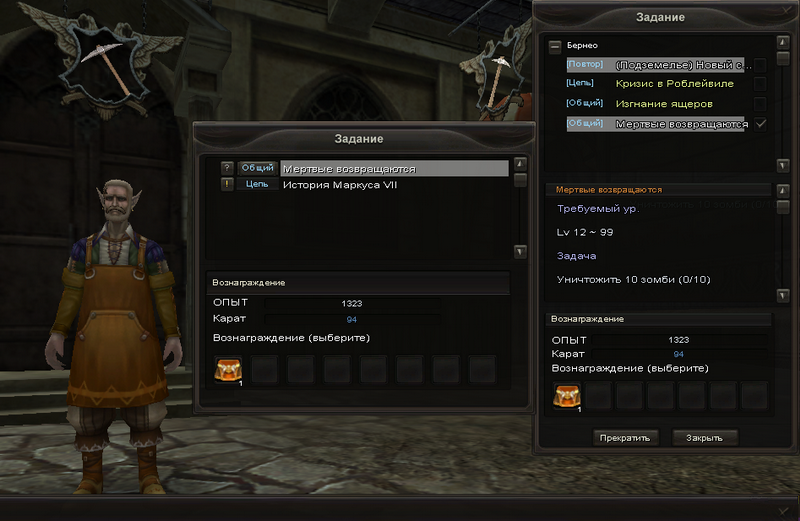Viewport: 800px width, 521px height.
Task: Click the down arrow of the quest log list scrollbar
Action: 782,165
